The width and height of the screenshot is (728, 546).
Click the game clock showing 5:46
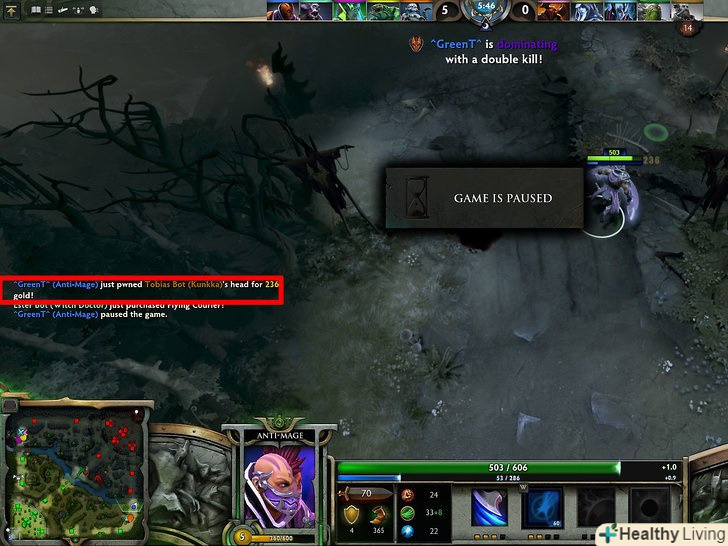click(x=486, y=7)
